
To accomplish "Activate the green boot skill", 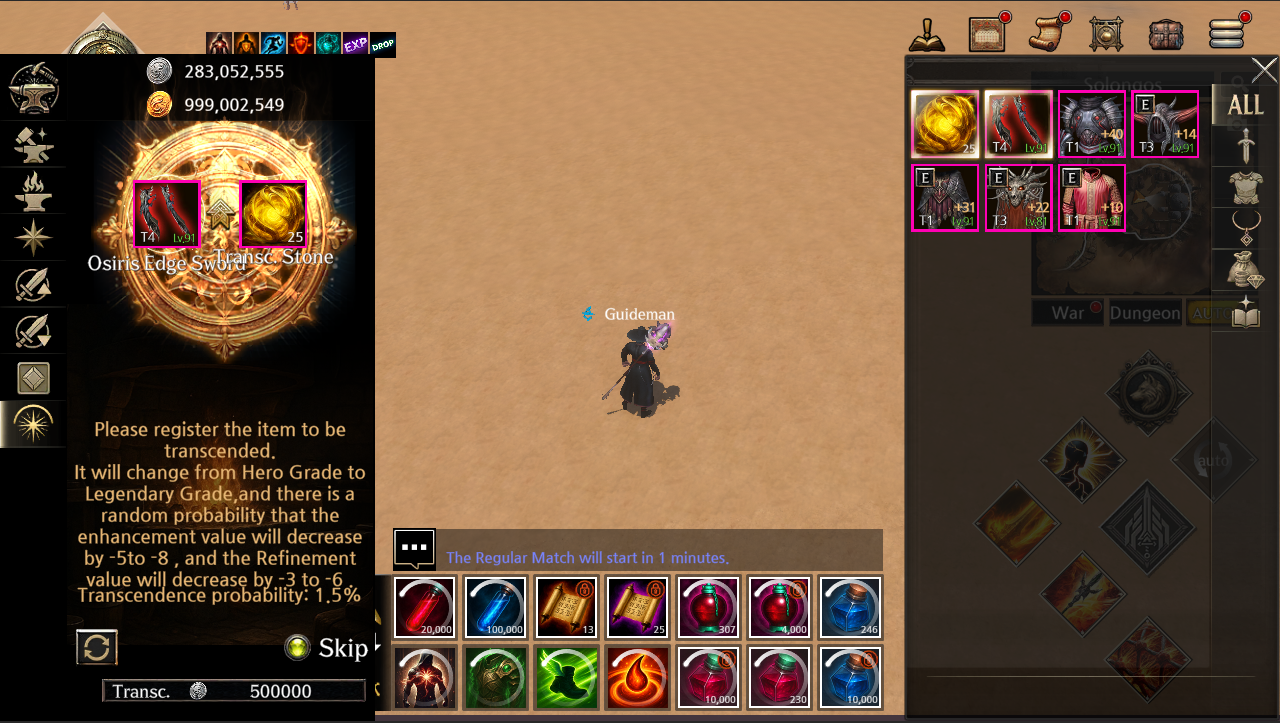I will 566,678.
